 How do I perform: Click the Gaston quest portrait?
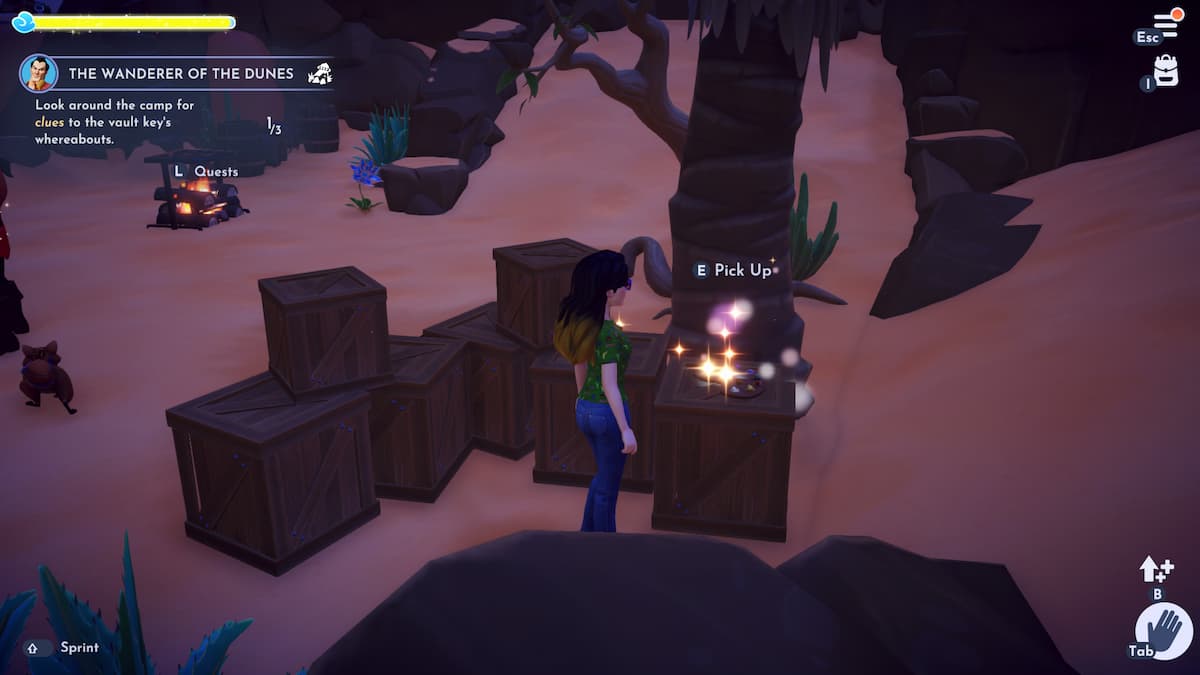click(x=38, y=73)
